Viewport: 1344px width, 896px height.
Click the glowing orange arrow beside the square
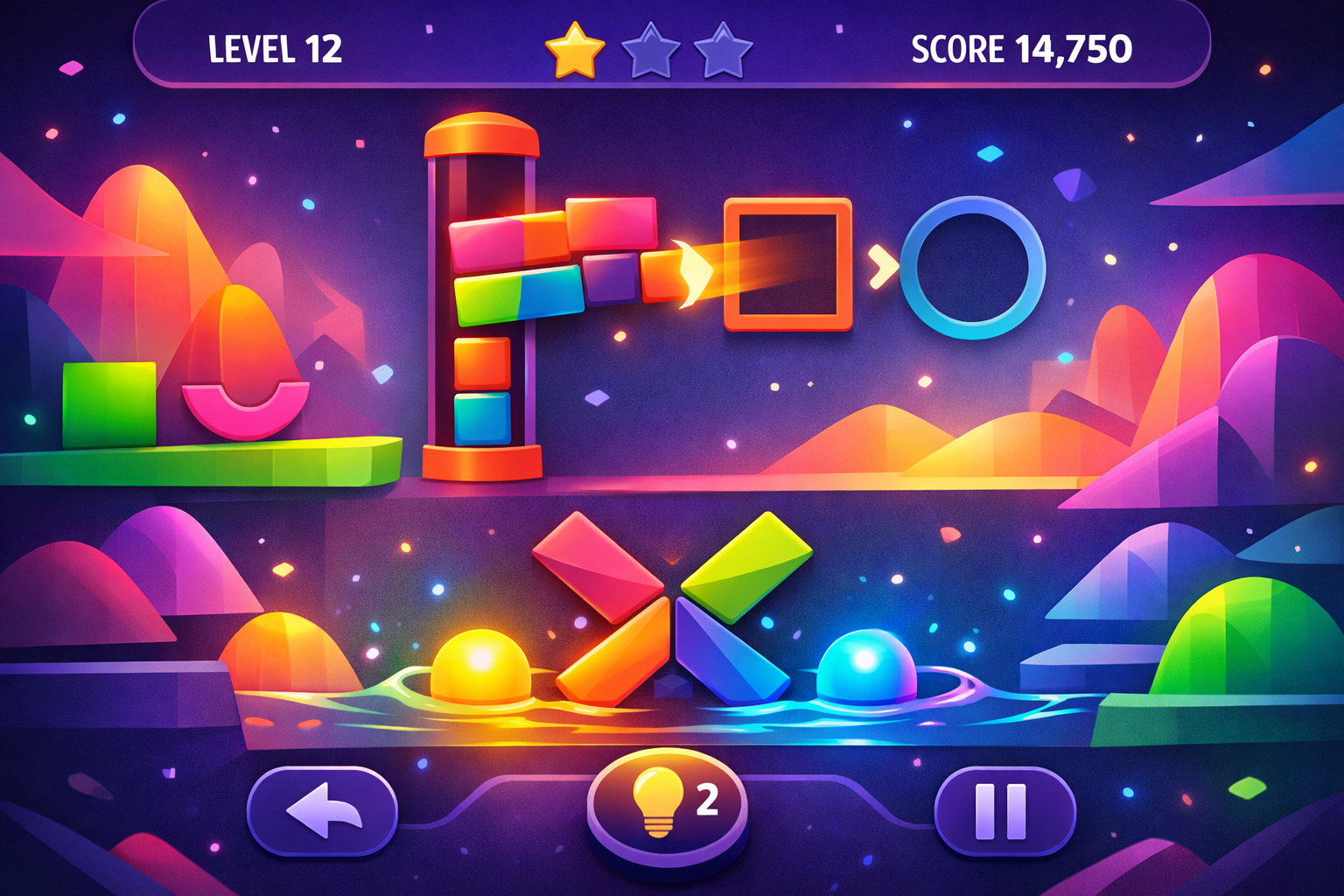[689, 271]
